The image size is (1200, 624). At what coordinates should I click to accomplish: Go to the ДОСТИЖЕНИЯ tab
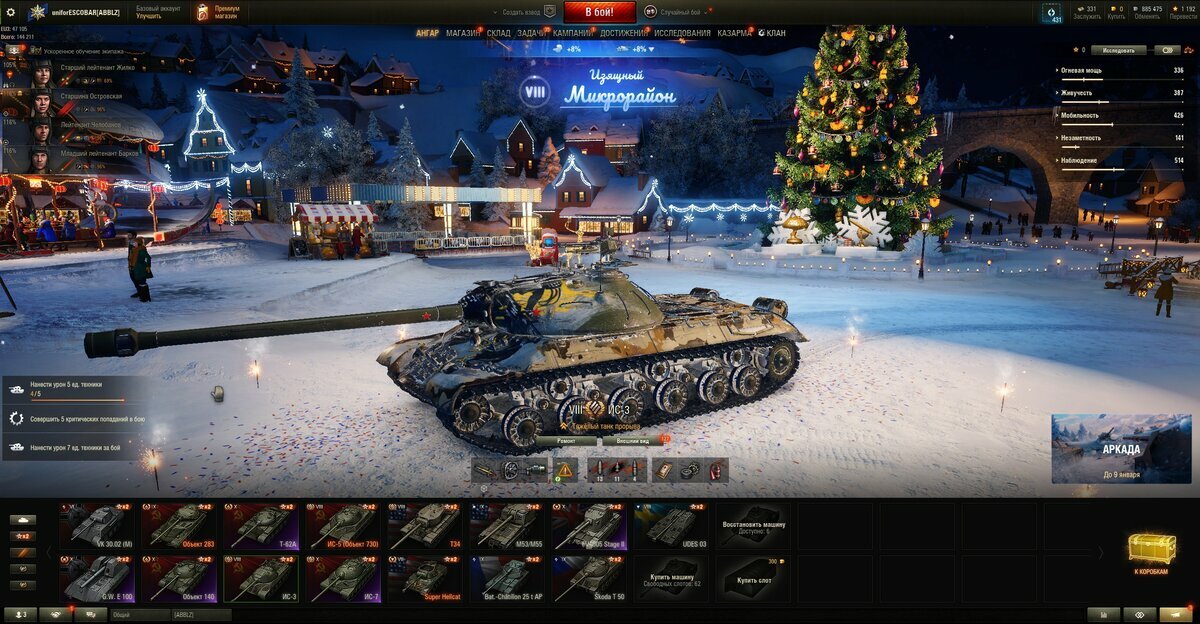click(x=622, y=33)
